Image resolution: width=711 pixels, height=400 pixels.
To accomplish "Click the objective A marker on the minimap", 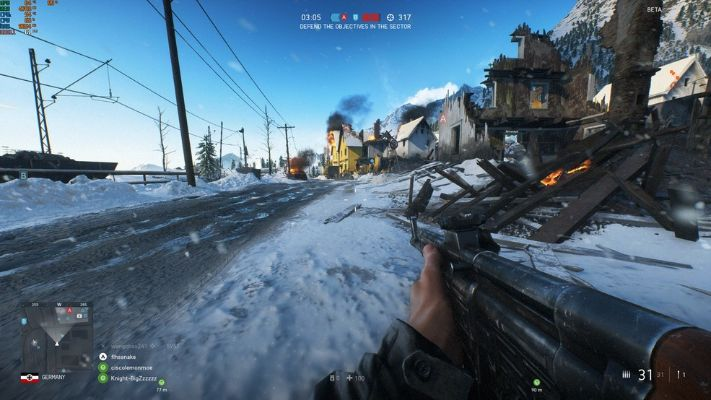I will coord(69,311).
